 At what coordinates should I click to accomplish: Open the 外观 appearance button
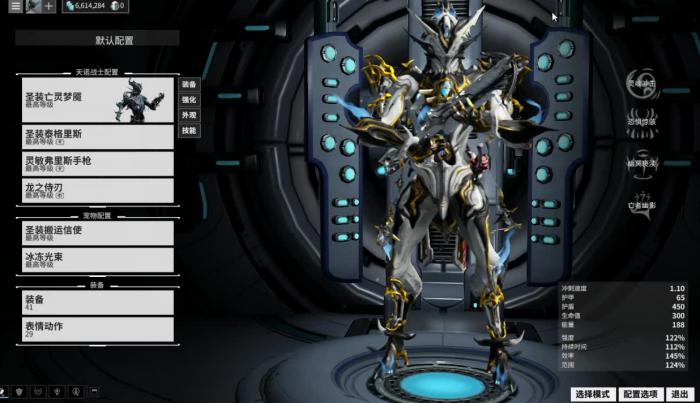click(x=189, y=115)
